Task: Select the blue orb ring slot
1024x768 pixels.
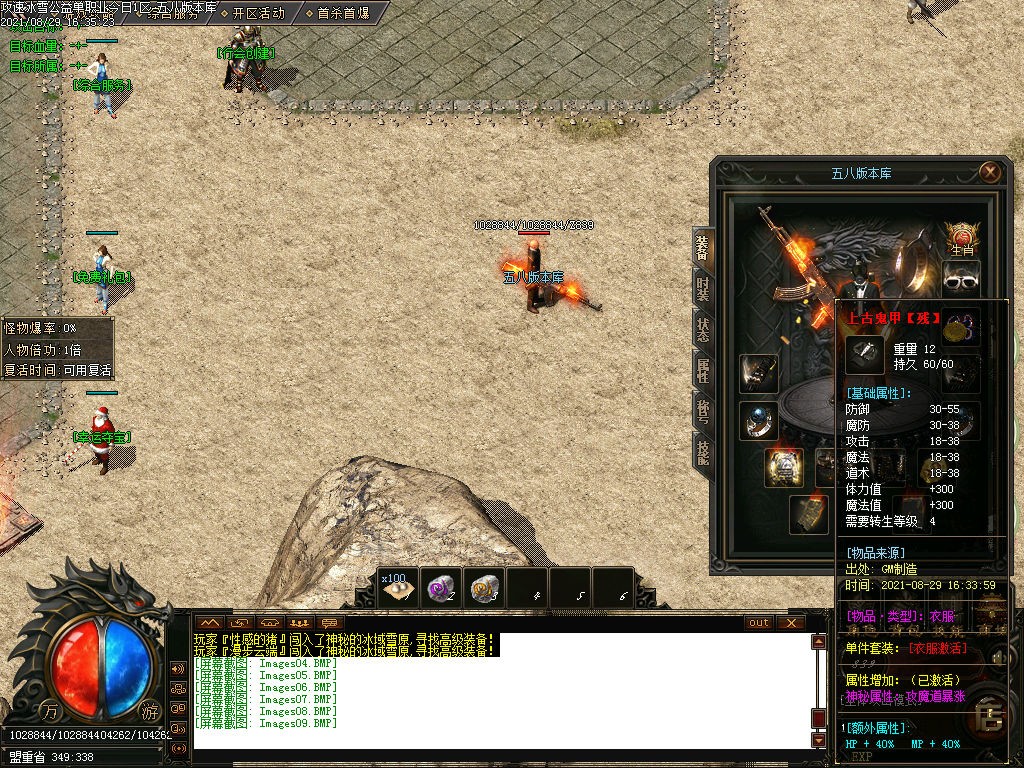Action: point(758,420)
